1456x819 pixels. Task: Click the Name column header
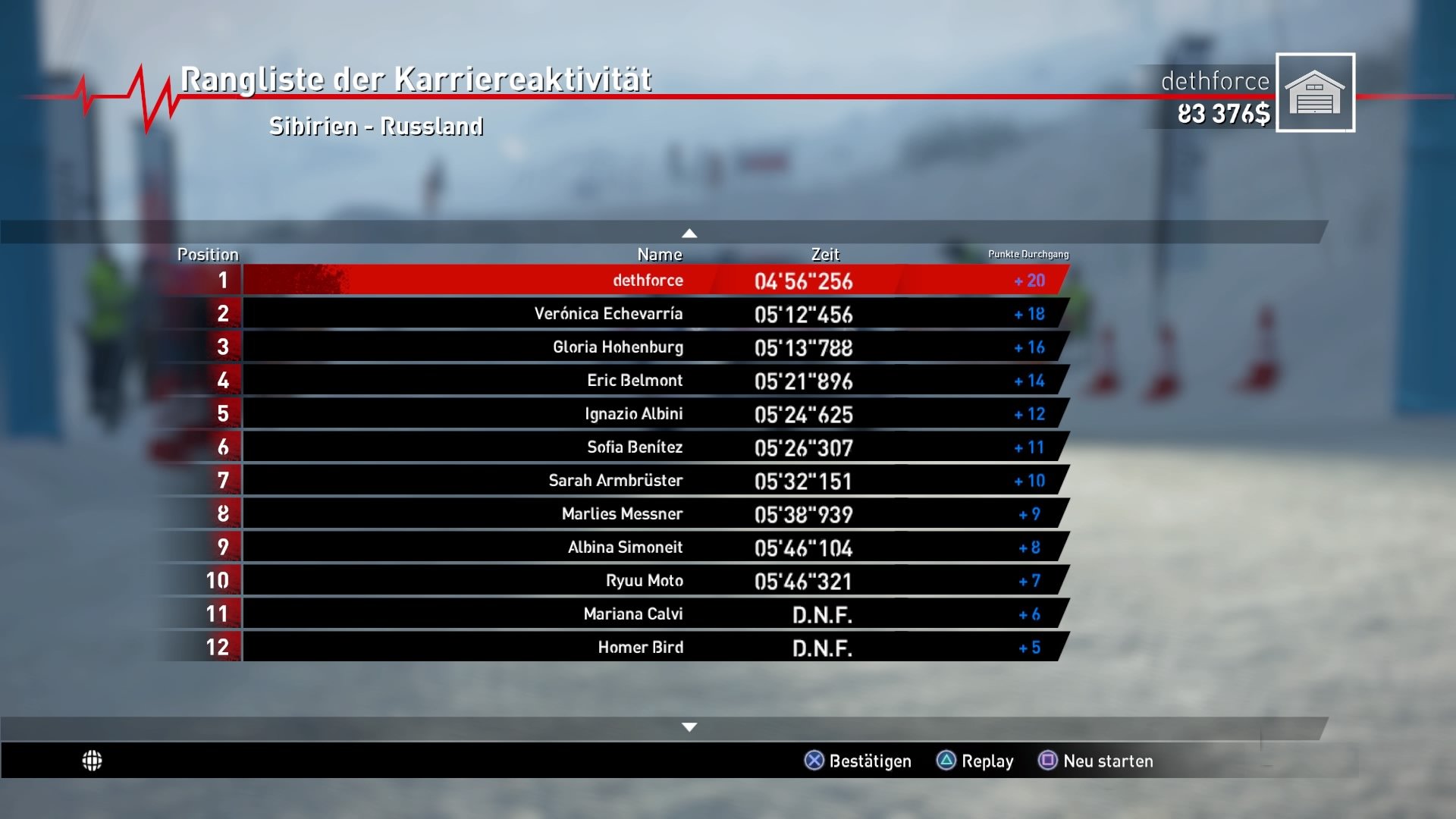pyautogui.click(x=661, y=255)
